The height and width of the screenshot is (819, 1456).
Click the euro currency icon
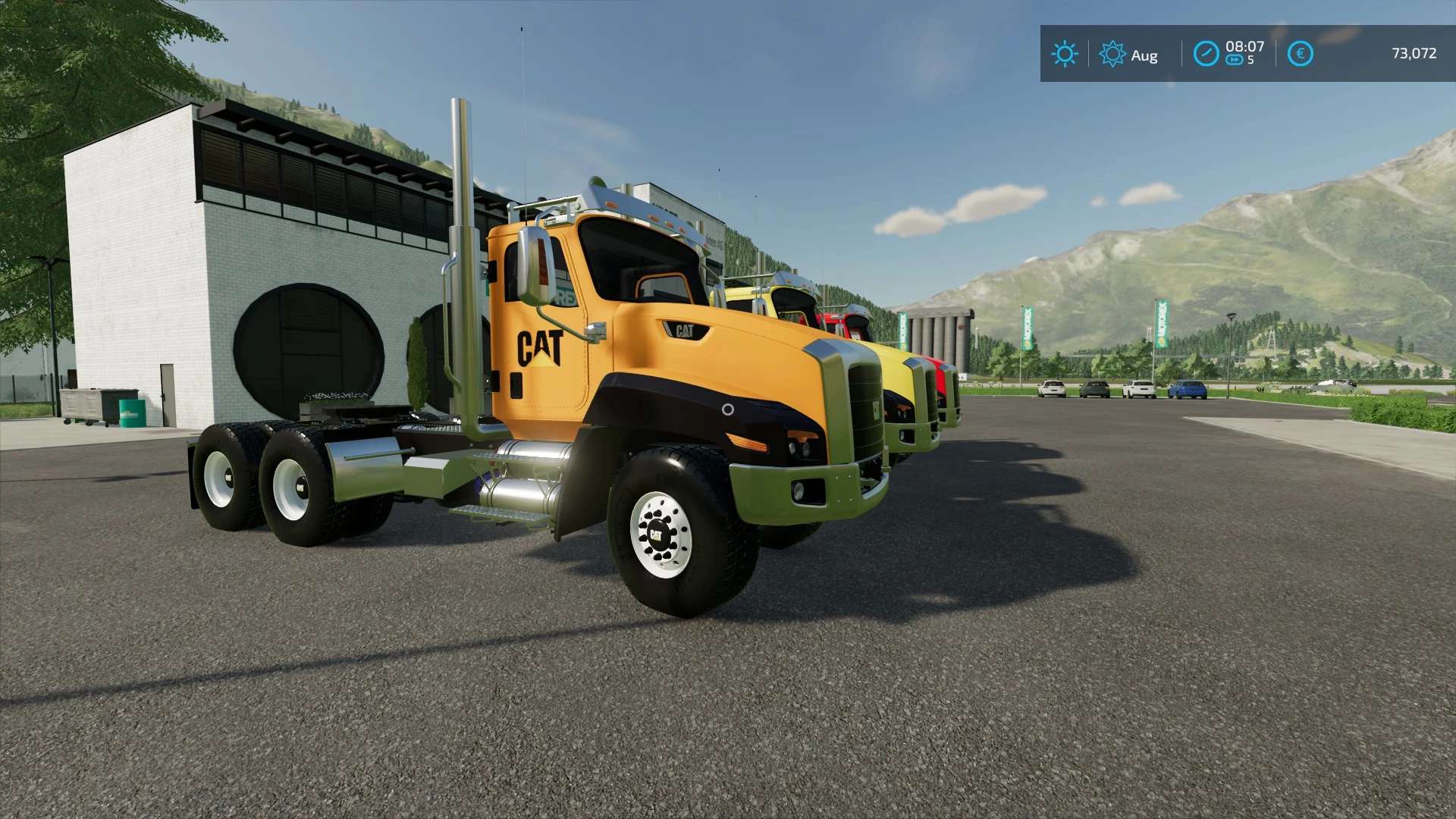pyautogui.click(x=1300, y=54)
